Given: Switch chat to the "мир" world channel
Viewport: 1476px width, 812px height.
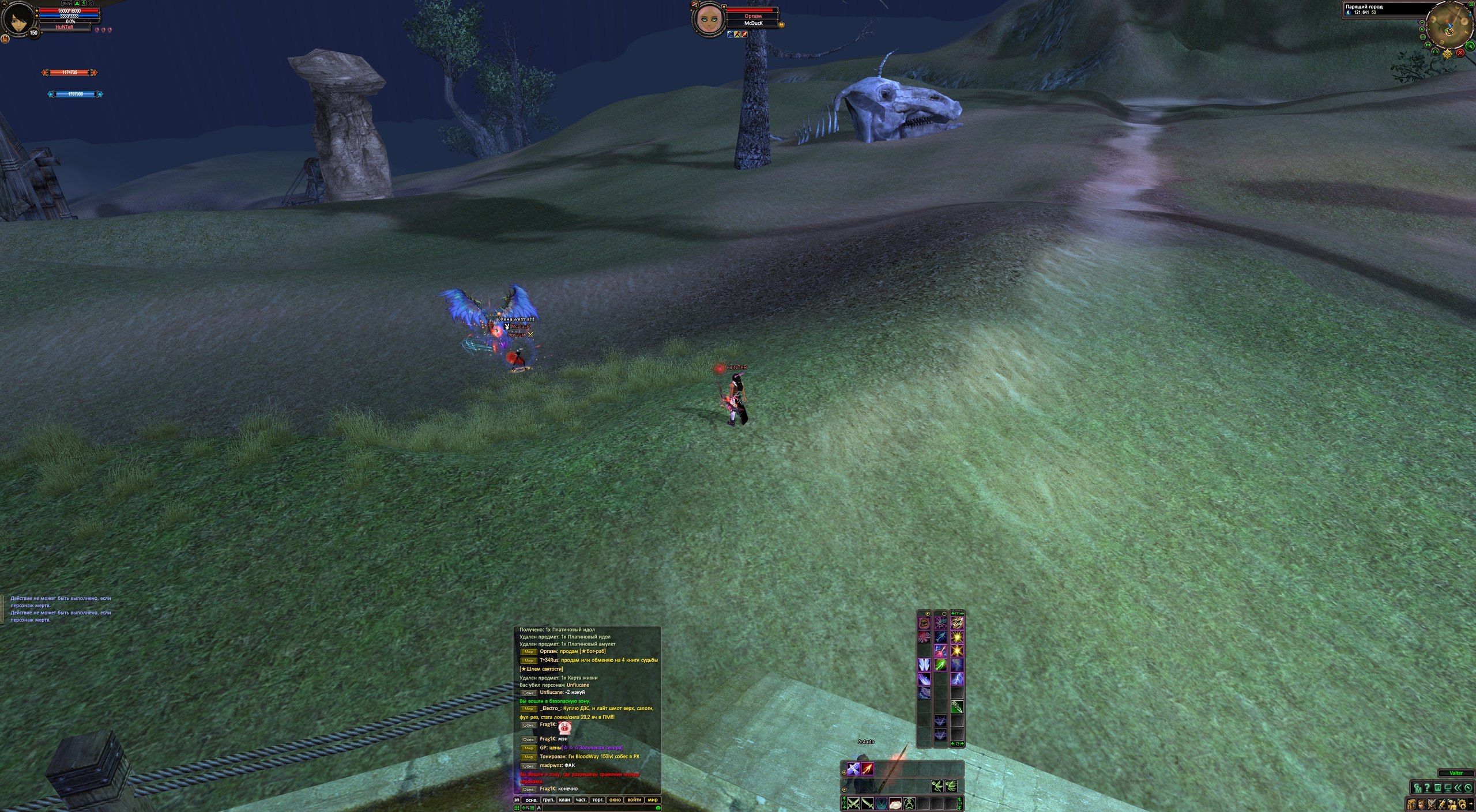Looking at the screenshot, I should point(653,800).
